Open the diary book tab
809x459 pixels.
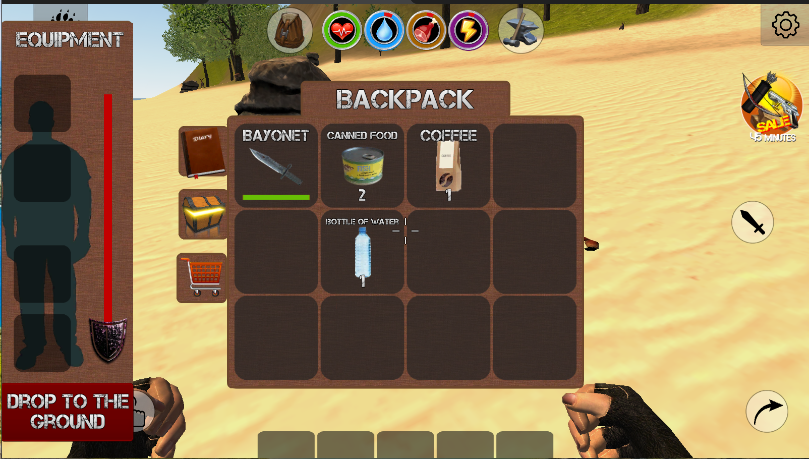202,151
